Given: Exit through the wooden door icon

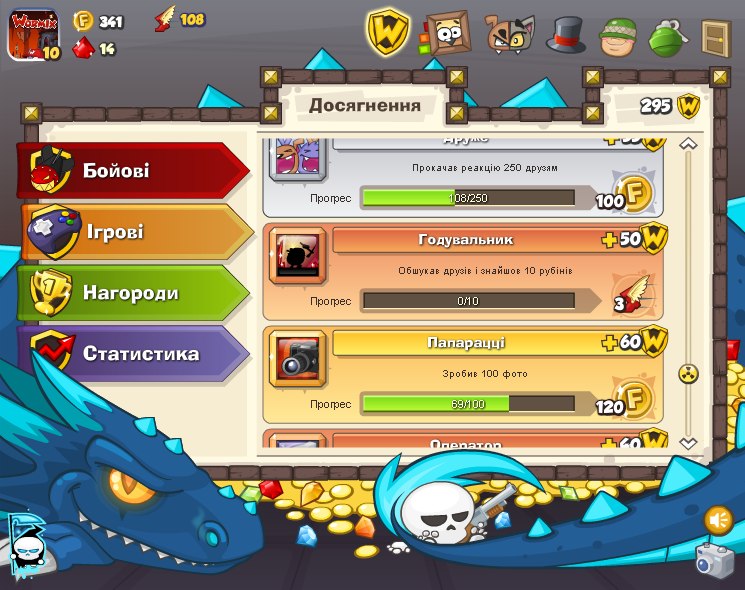Looking at the screenshot, I should (x=715, y=36).
